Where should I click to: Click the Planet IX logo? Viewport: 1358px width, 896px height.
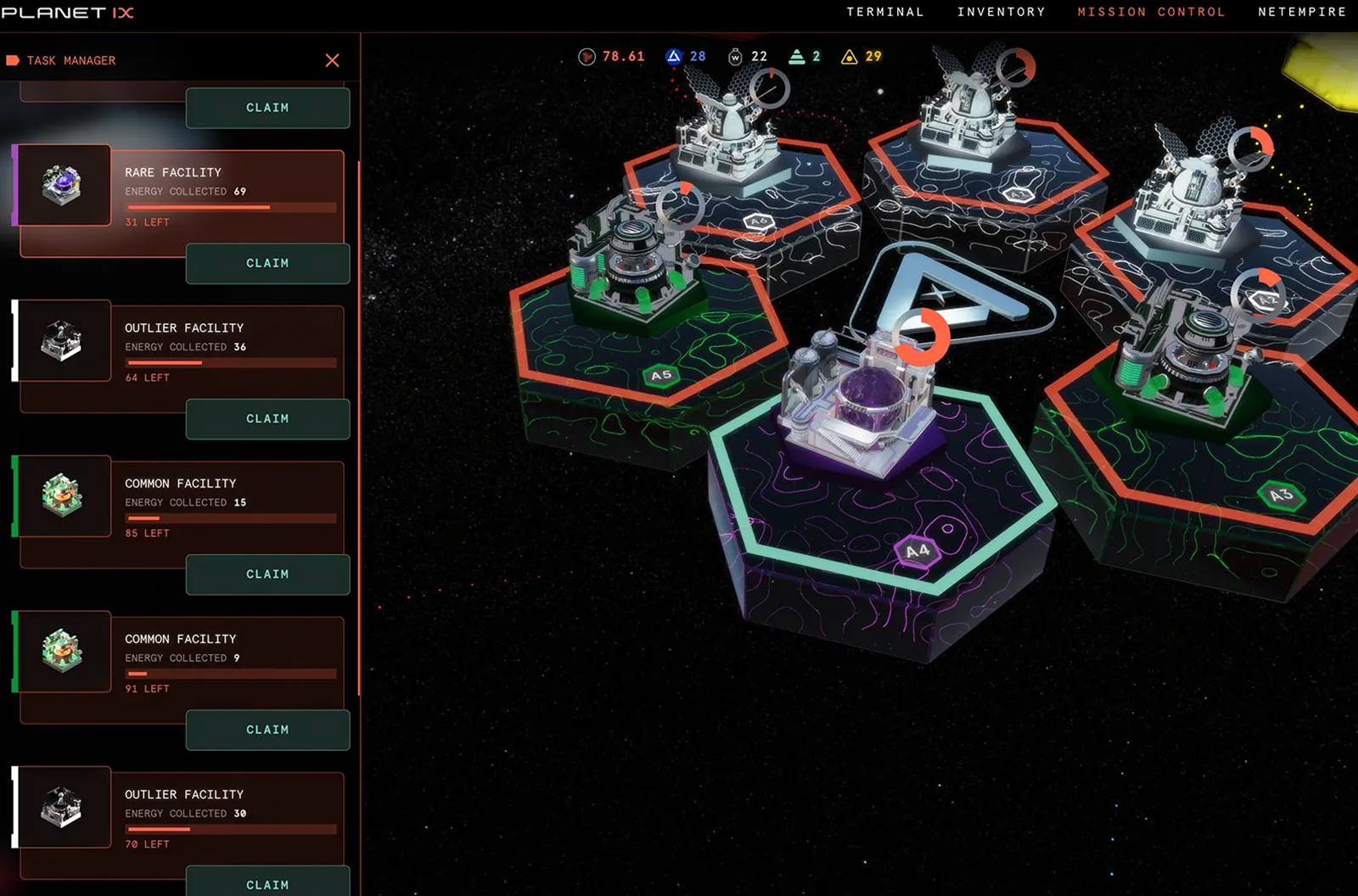click(68, 12)
